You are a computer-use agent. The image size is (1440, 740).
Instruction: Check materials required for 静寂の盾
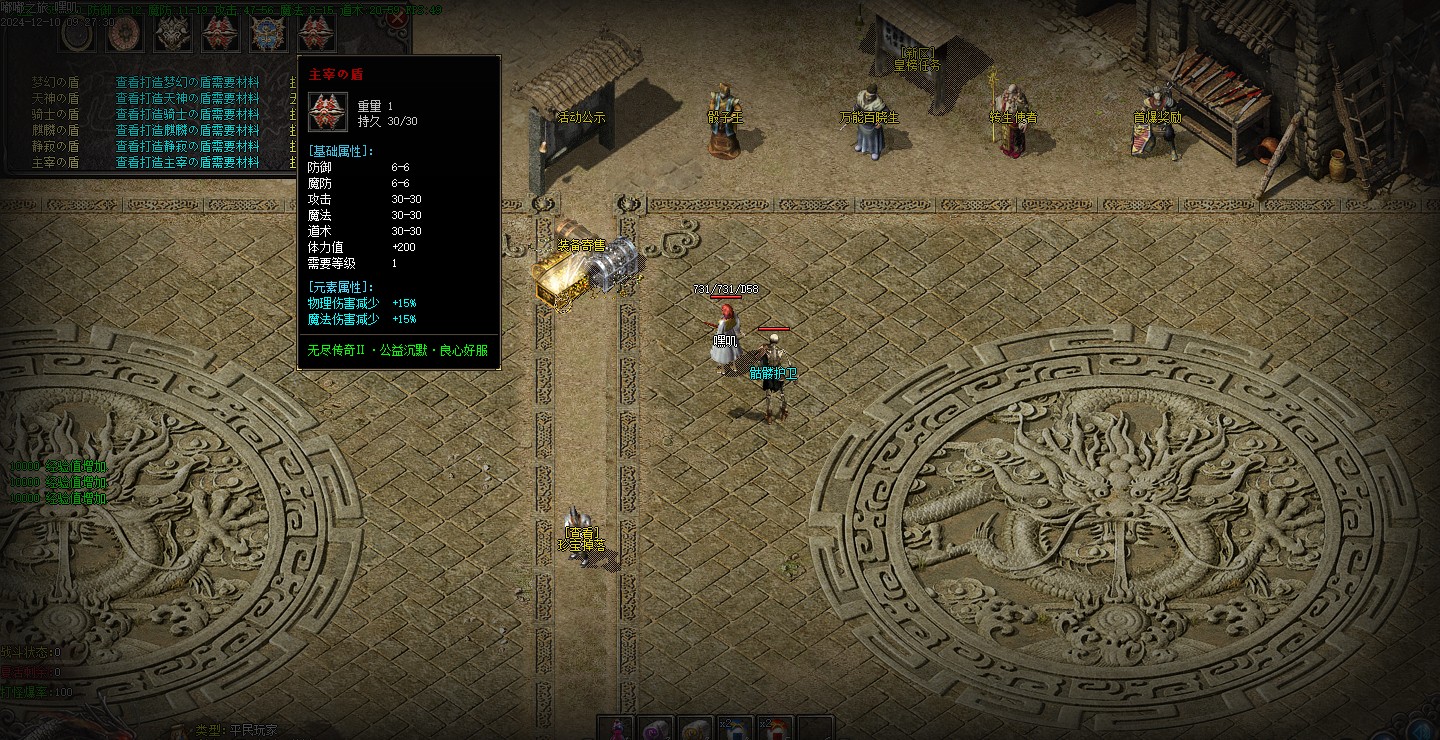point(187,146)
